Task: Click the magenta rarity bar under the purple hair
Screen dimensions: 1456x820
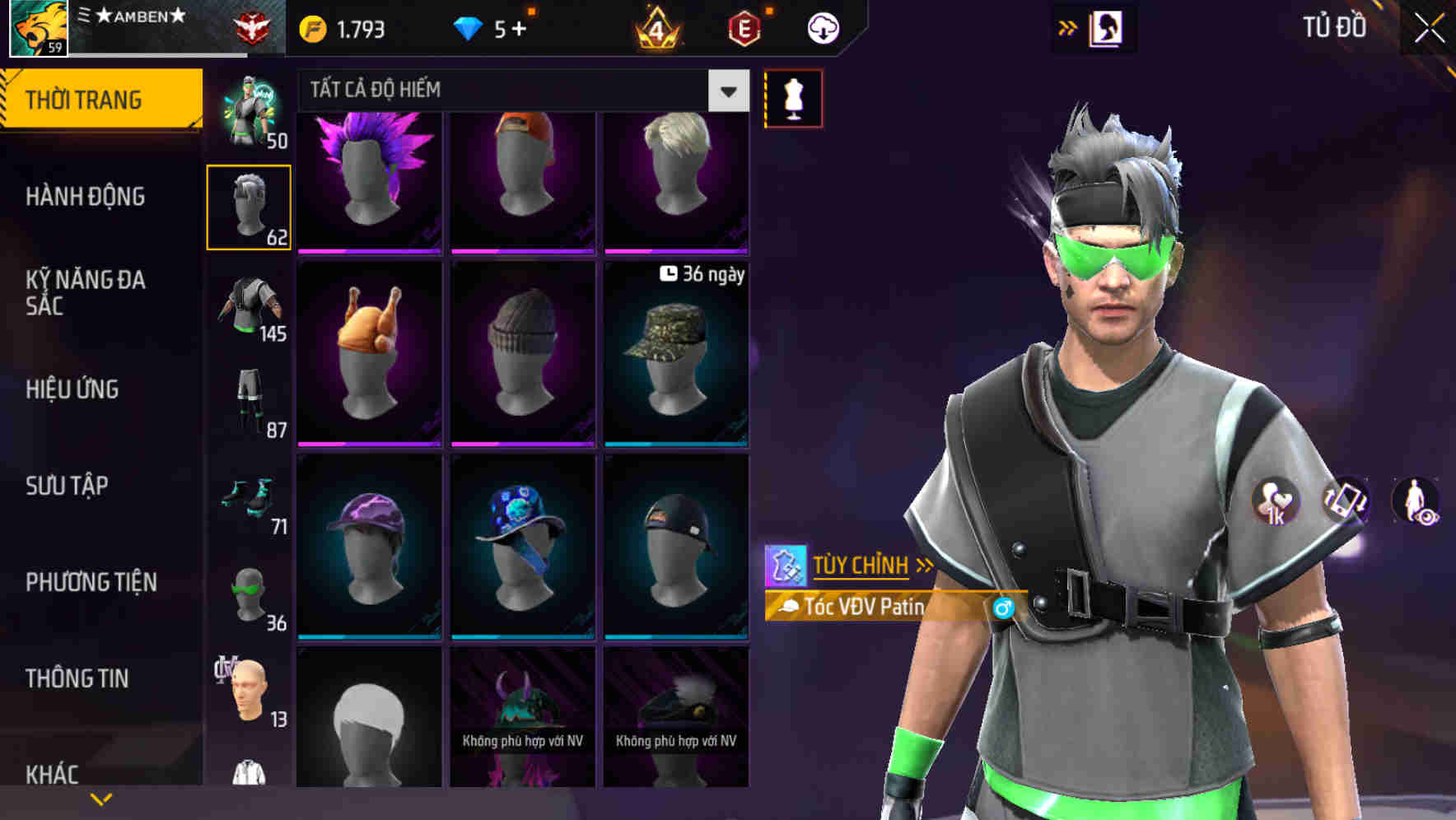Action: tap(368, 249)
